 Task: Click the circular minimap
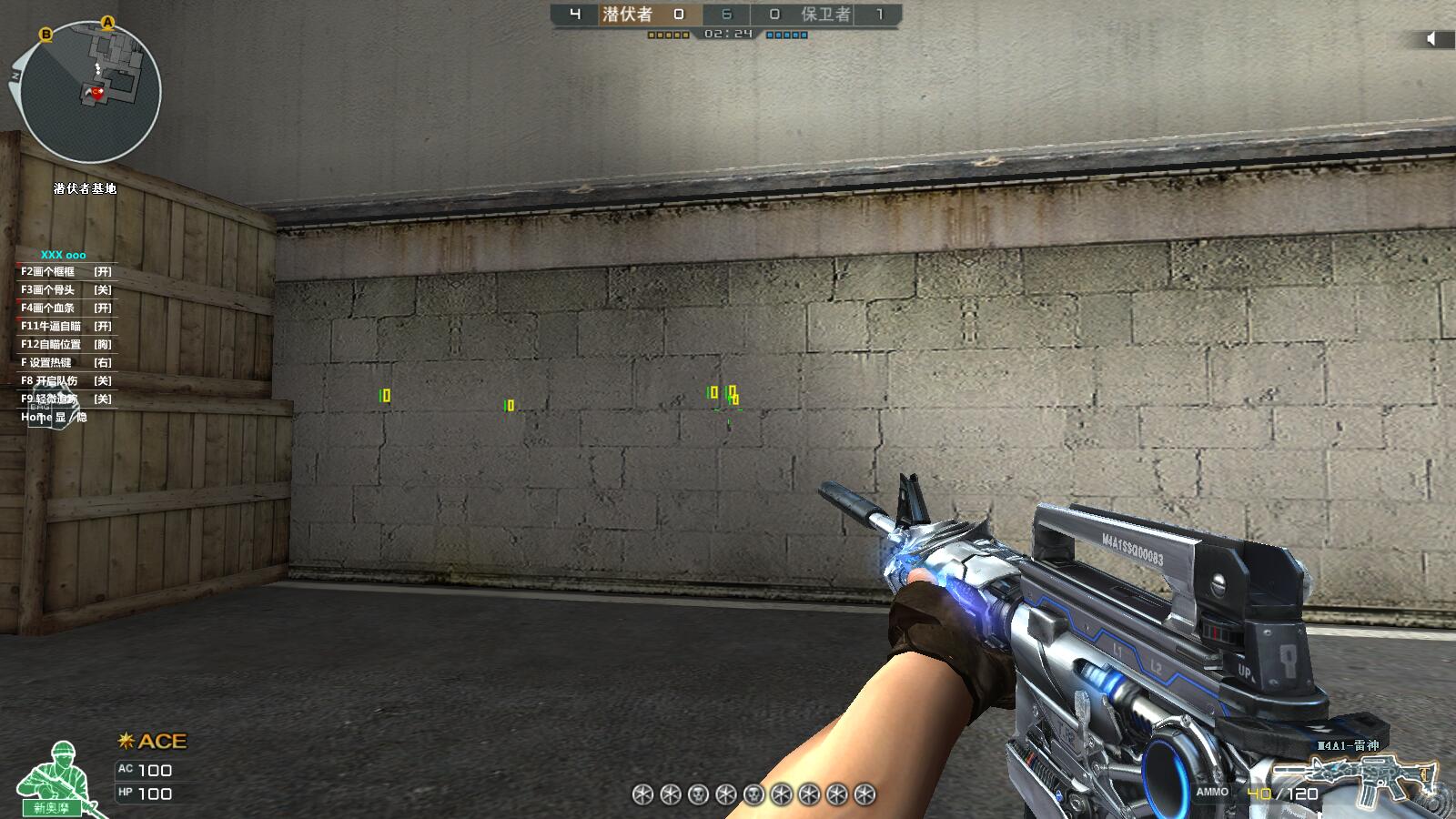90,92
